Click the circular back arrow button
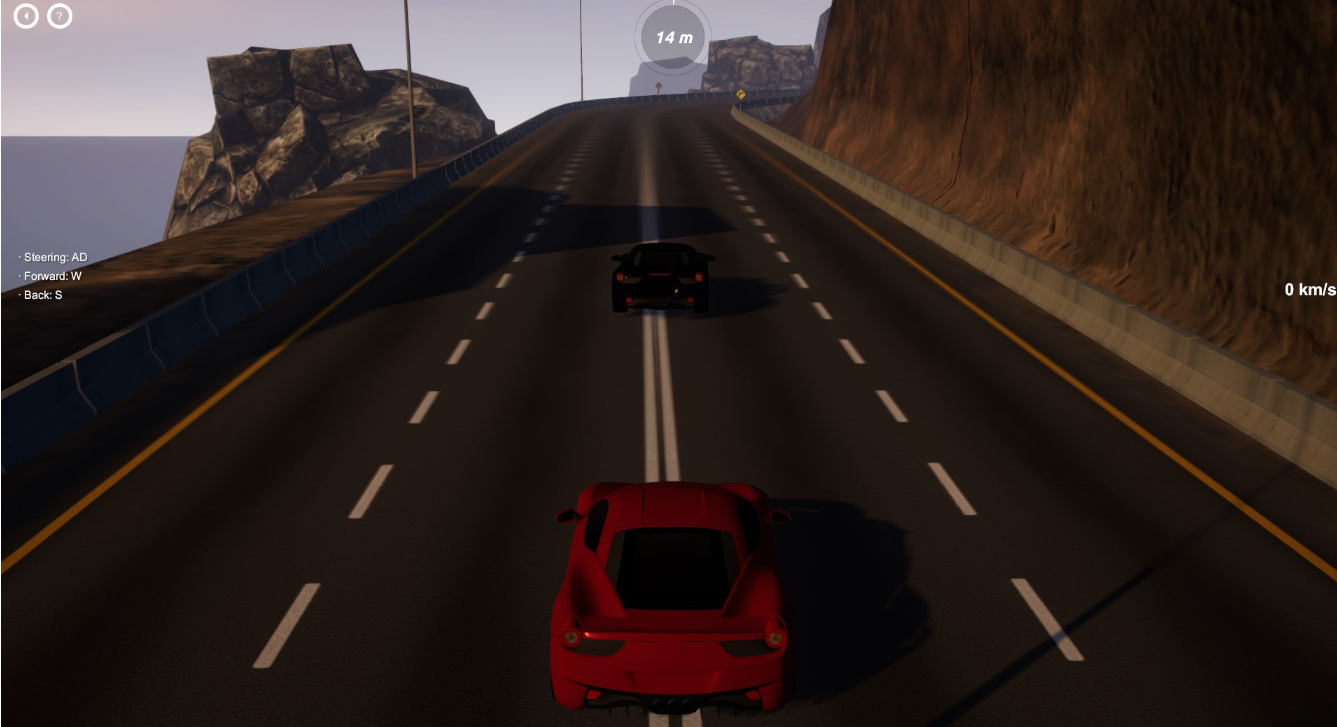The width and height of the screenshot is (1337, 727). coord(26,16)
